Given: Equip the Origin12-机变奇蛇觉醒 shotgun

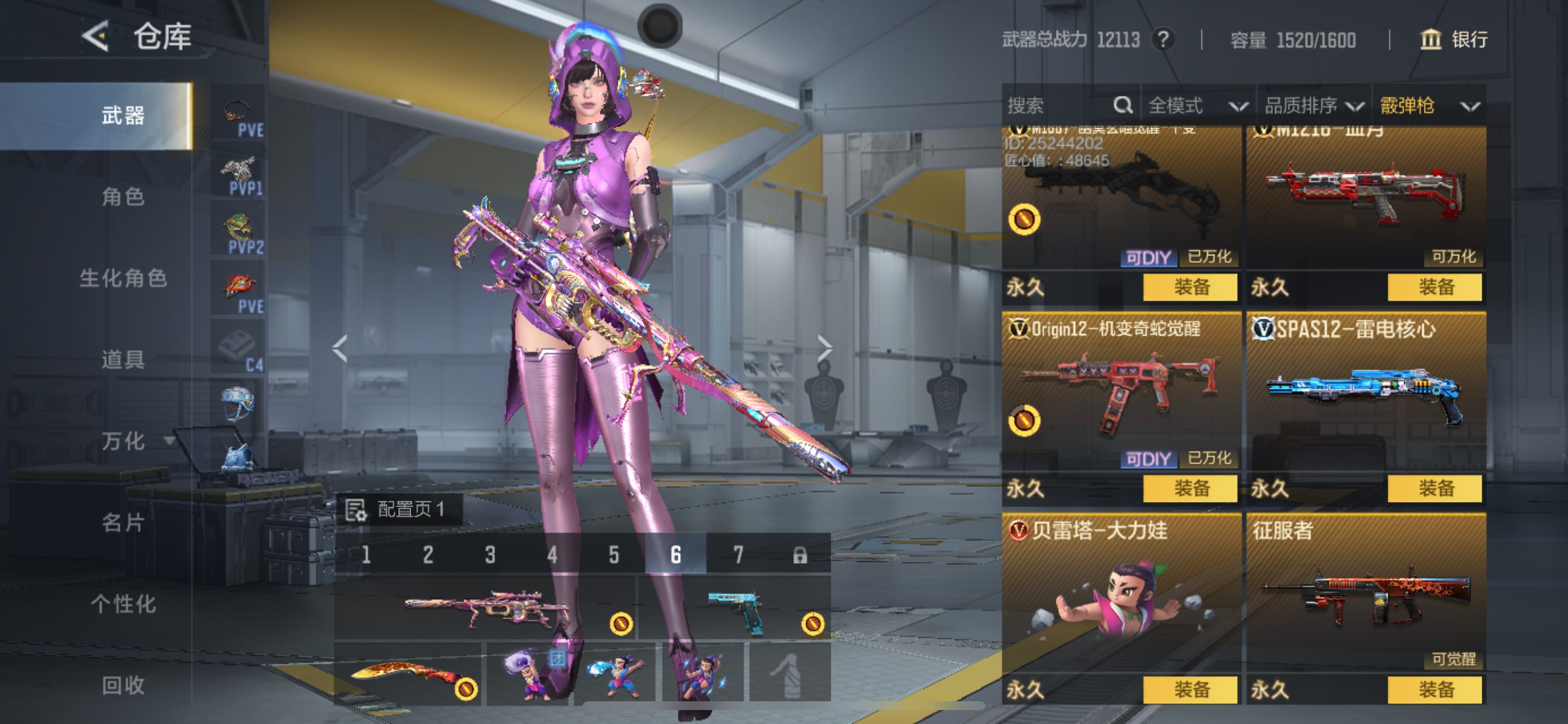Looking at the screenshot, I should pyautogui.click(x=1190, y=488).
